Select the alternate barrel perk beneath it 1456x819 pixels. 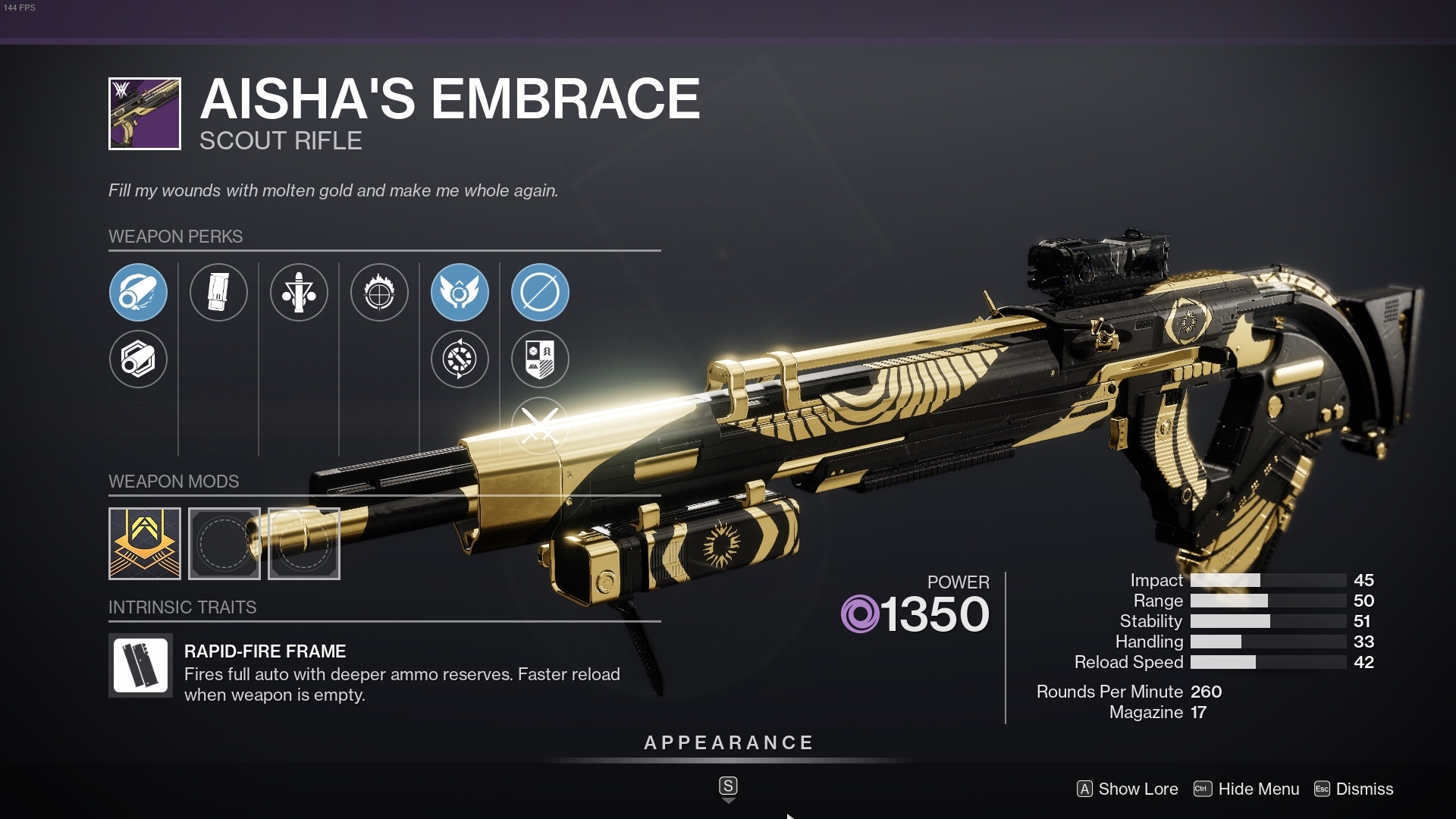click(138, 359)
